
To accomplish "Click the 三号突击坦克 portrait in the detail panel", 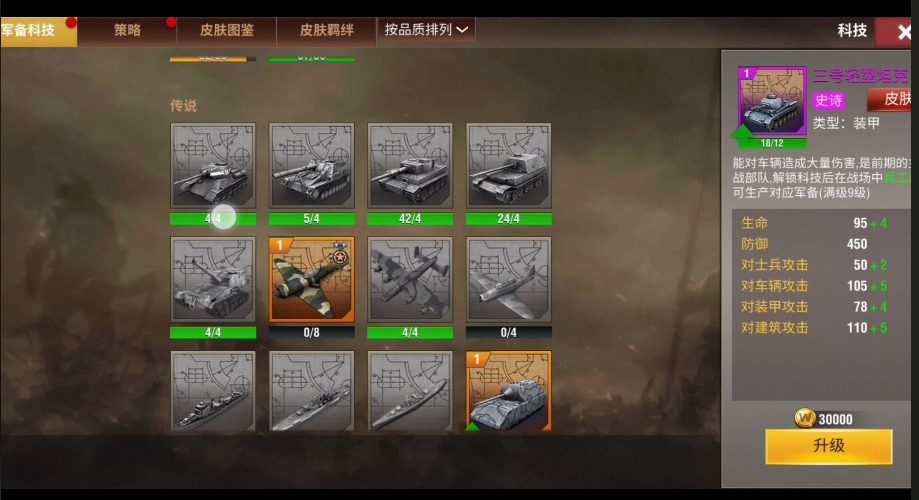I will pos(772,103).
